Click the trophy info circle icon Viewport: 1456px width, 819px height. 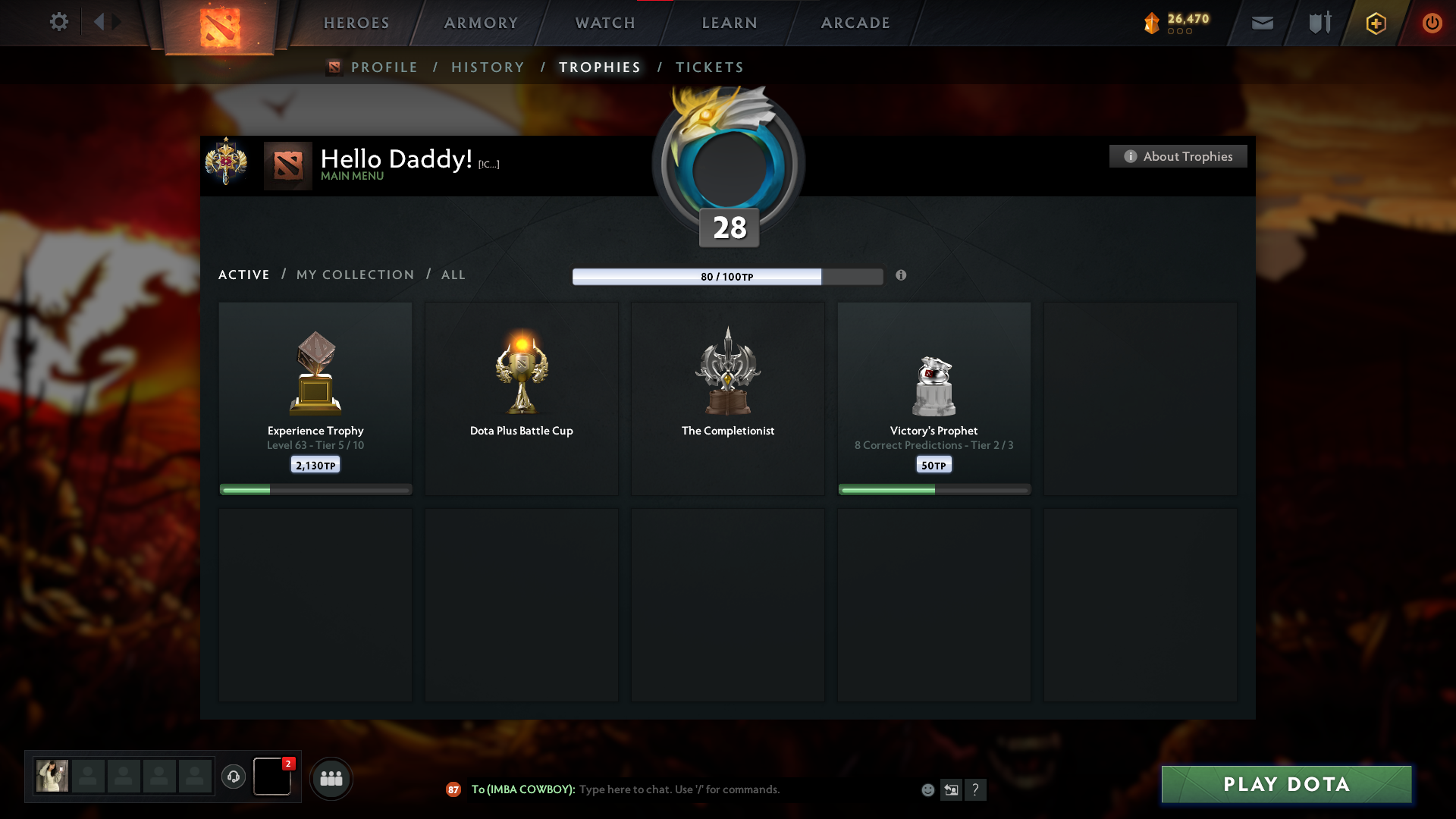tap(902, 277)
